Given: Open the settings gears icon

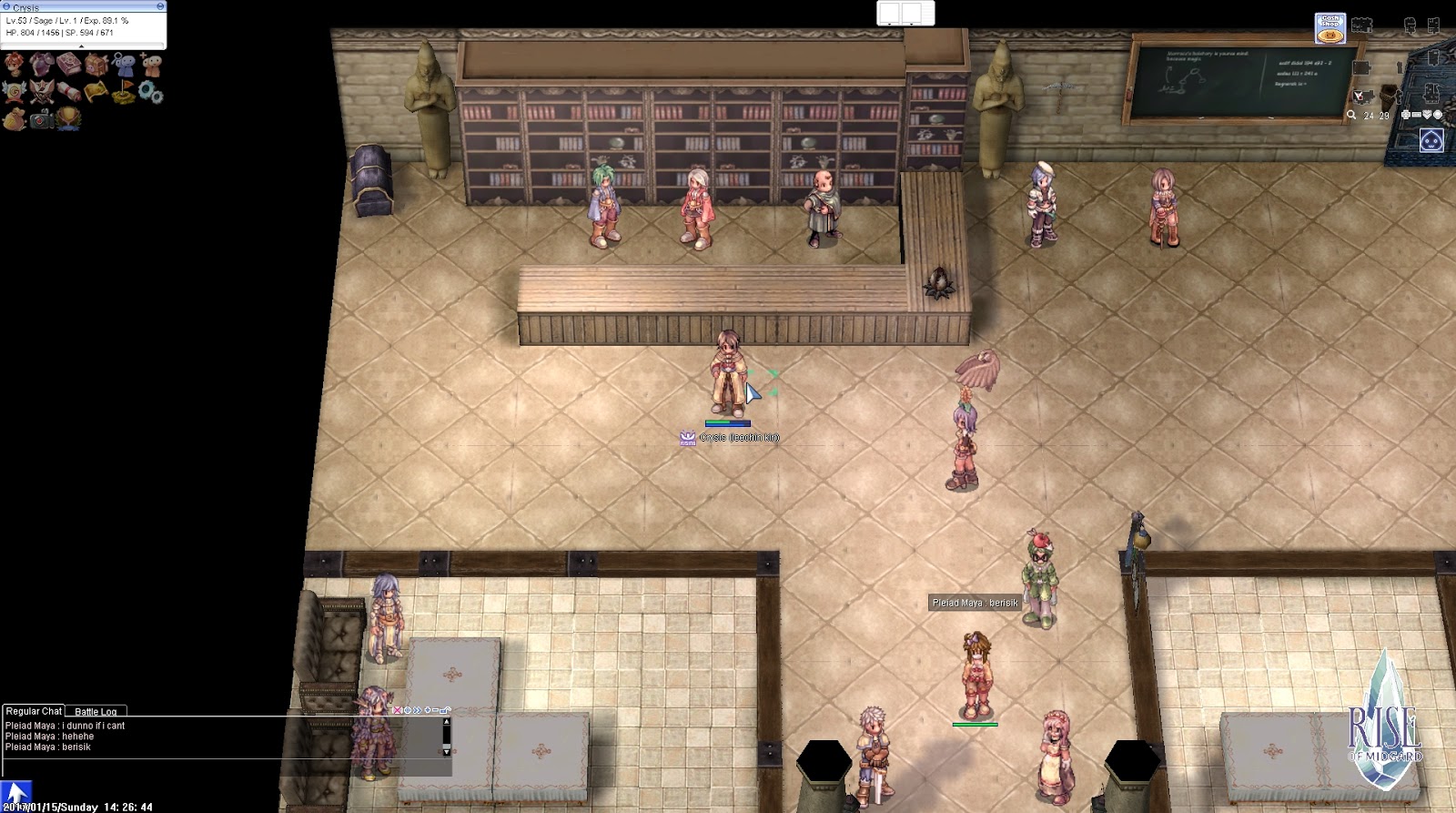Looking at the screenshot, I should [148, 89].
